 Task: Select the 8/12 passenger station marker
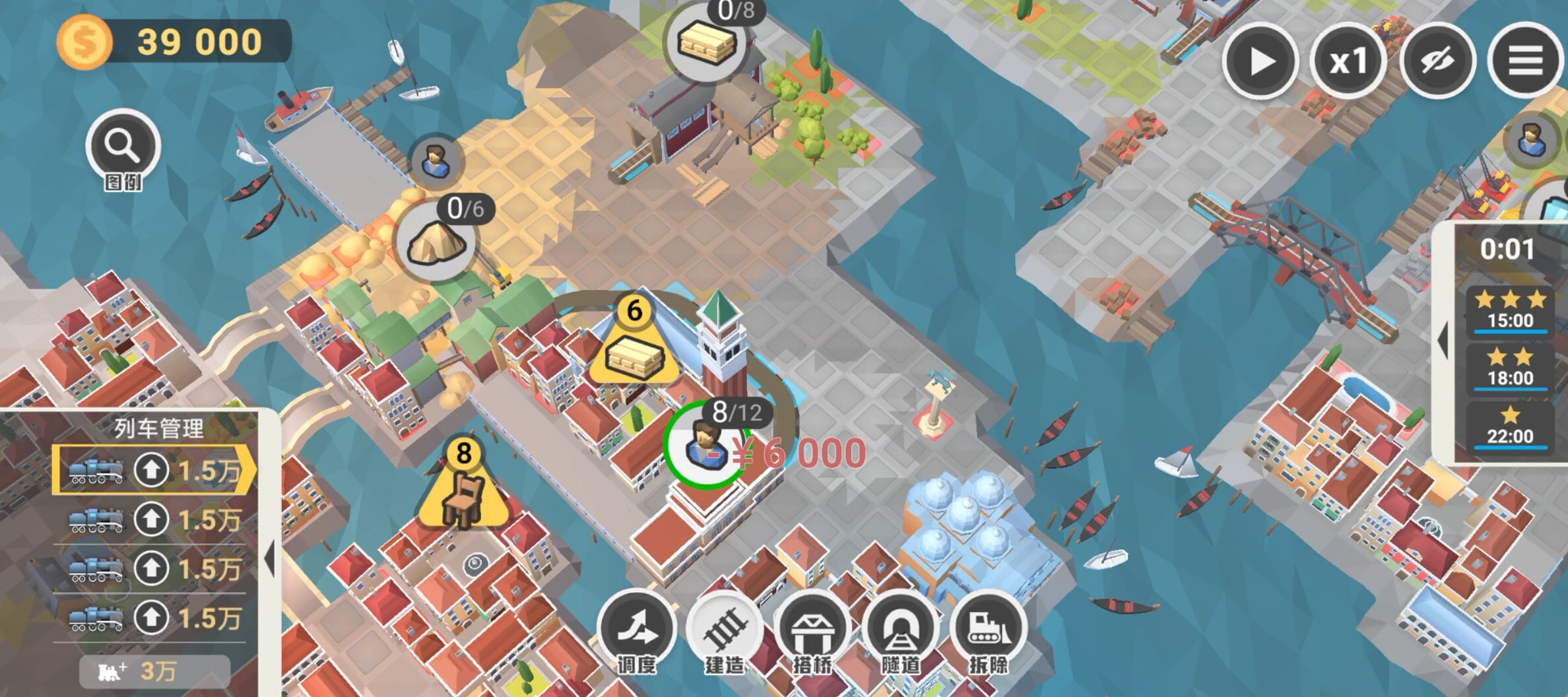(706, 445)
